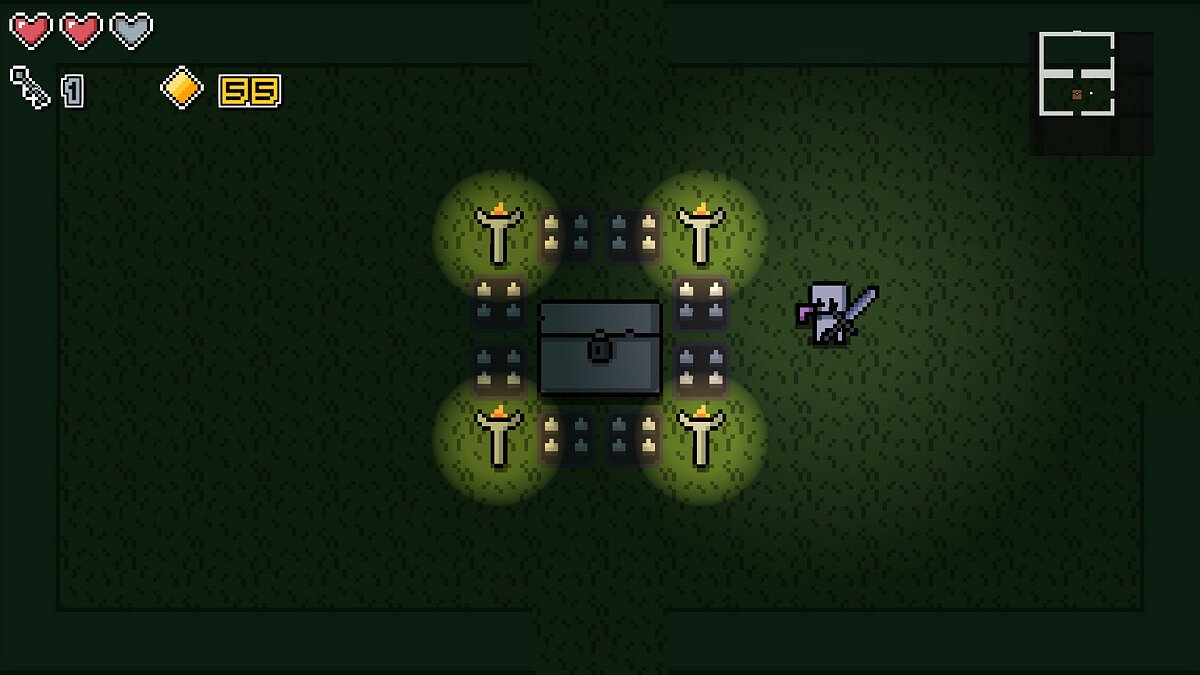
Task: Click the gold gem currency icon
Action: (x=181, y=88)
